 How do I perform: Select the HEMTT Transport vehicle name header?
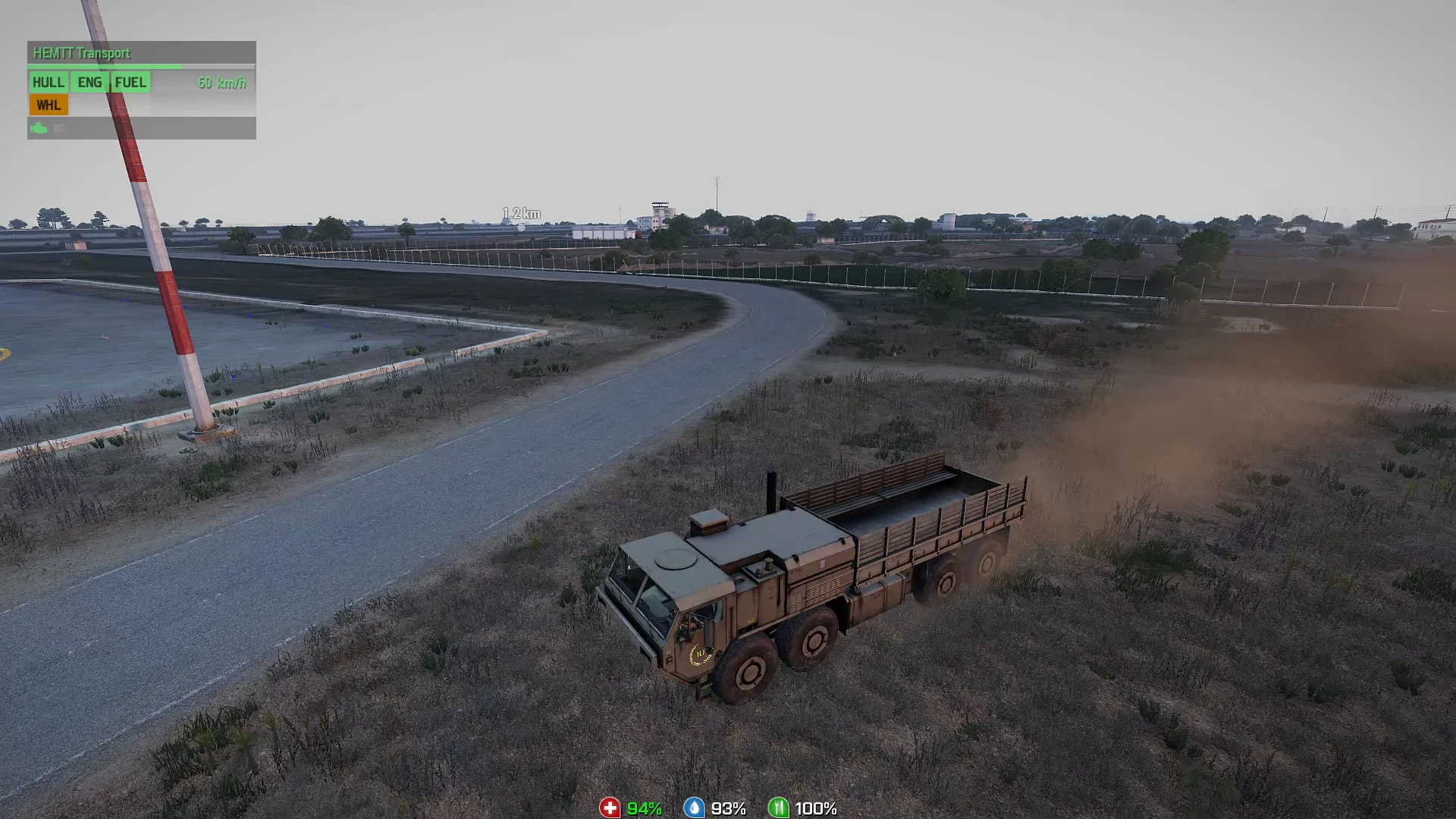click(82, 53)
